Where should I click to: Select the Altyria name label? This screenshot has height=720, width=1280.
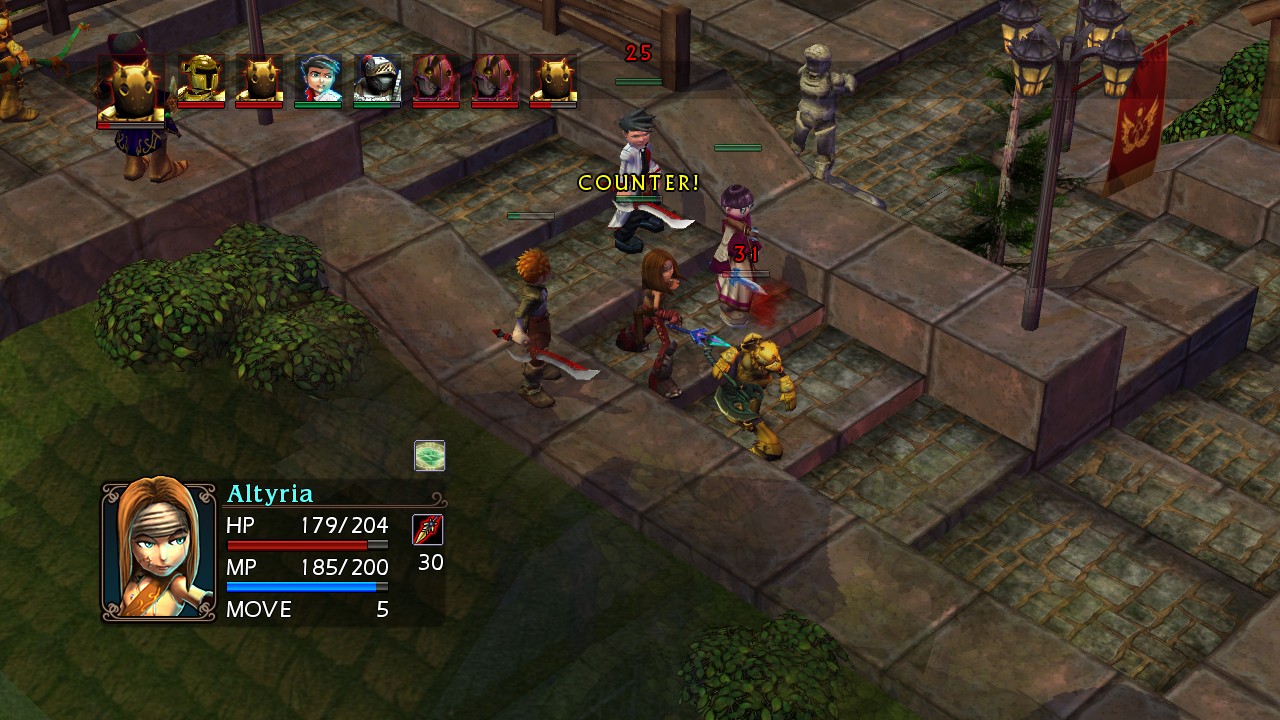click(x=268, y=493)
